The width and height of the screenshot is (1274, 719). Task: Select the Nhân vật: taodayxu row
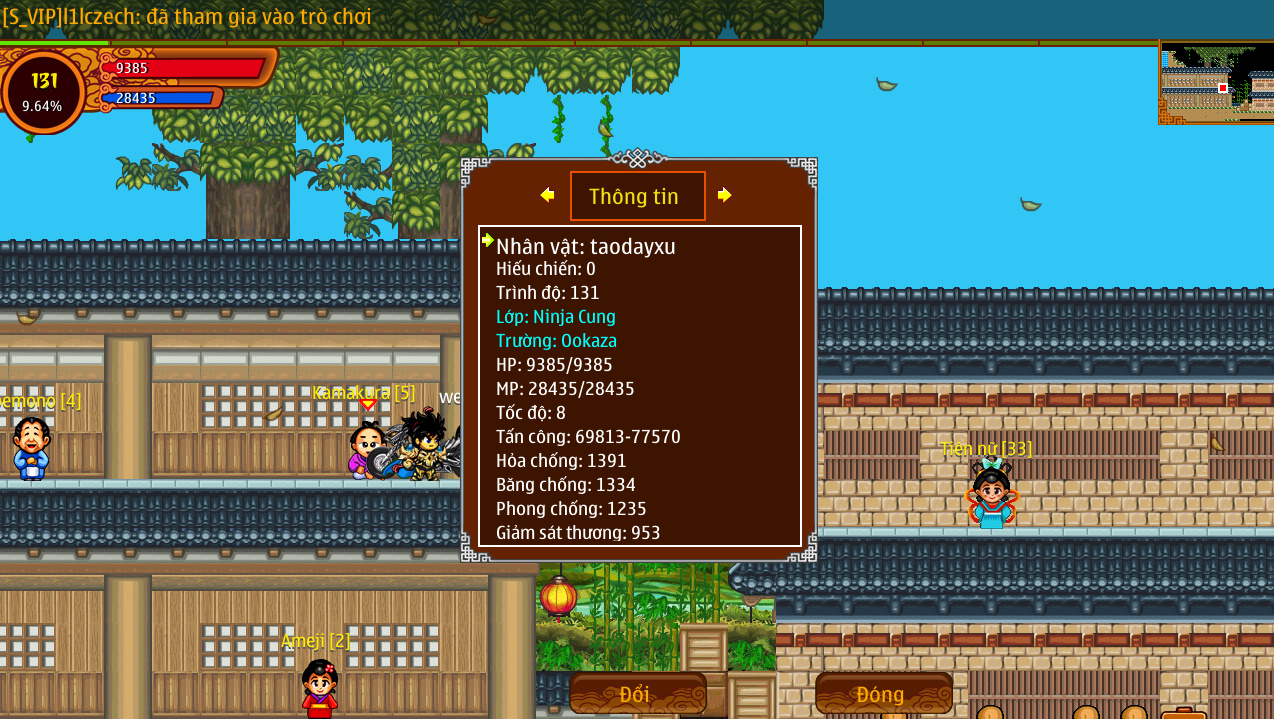click(586, 246)
